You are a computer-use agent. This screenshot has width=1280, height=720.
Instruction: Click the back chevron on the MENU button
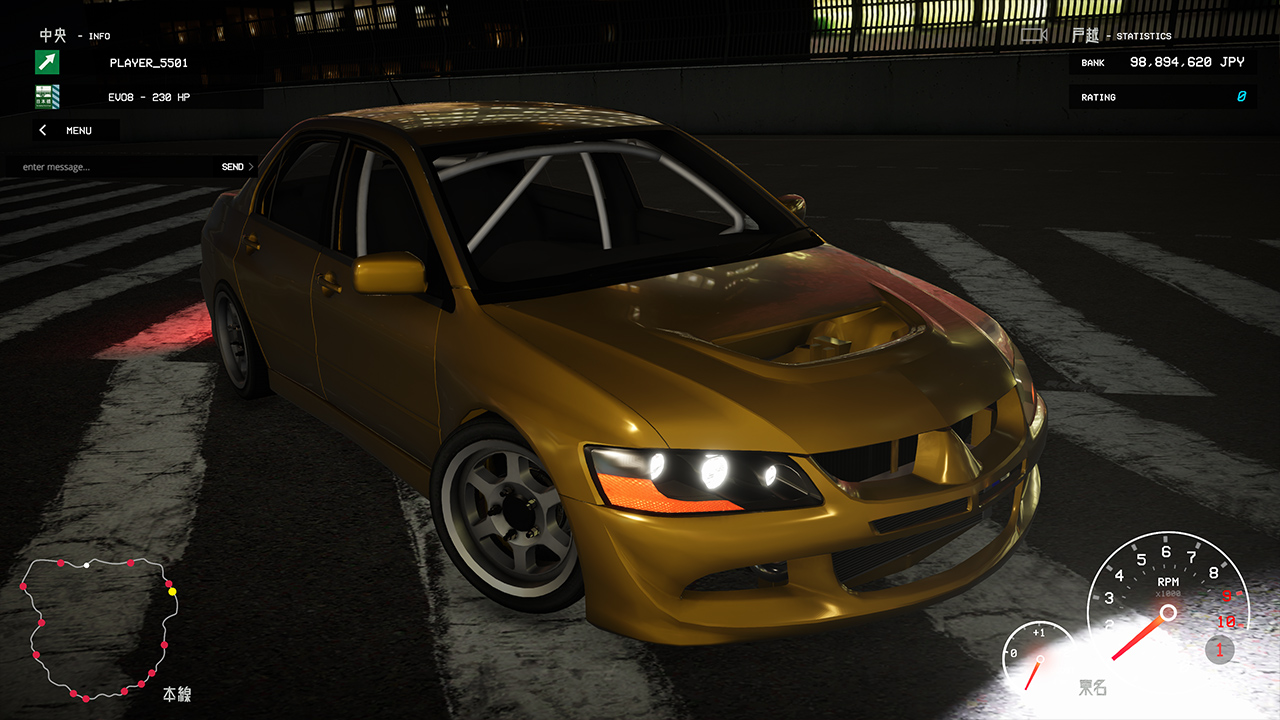point(42,130)
